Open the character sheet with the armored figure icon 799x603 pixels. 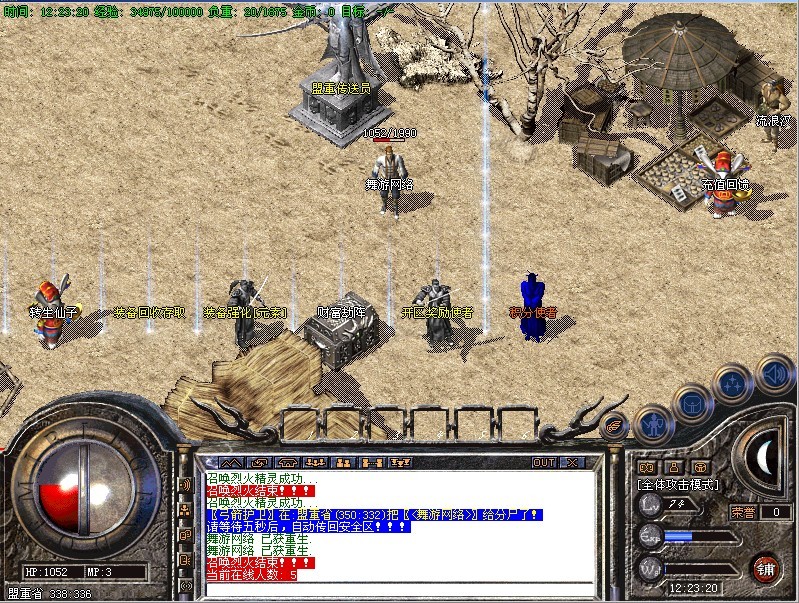(x=652, y=423)
